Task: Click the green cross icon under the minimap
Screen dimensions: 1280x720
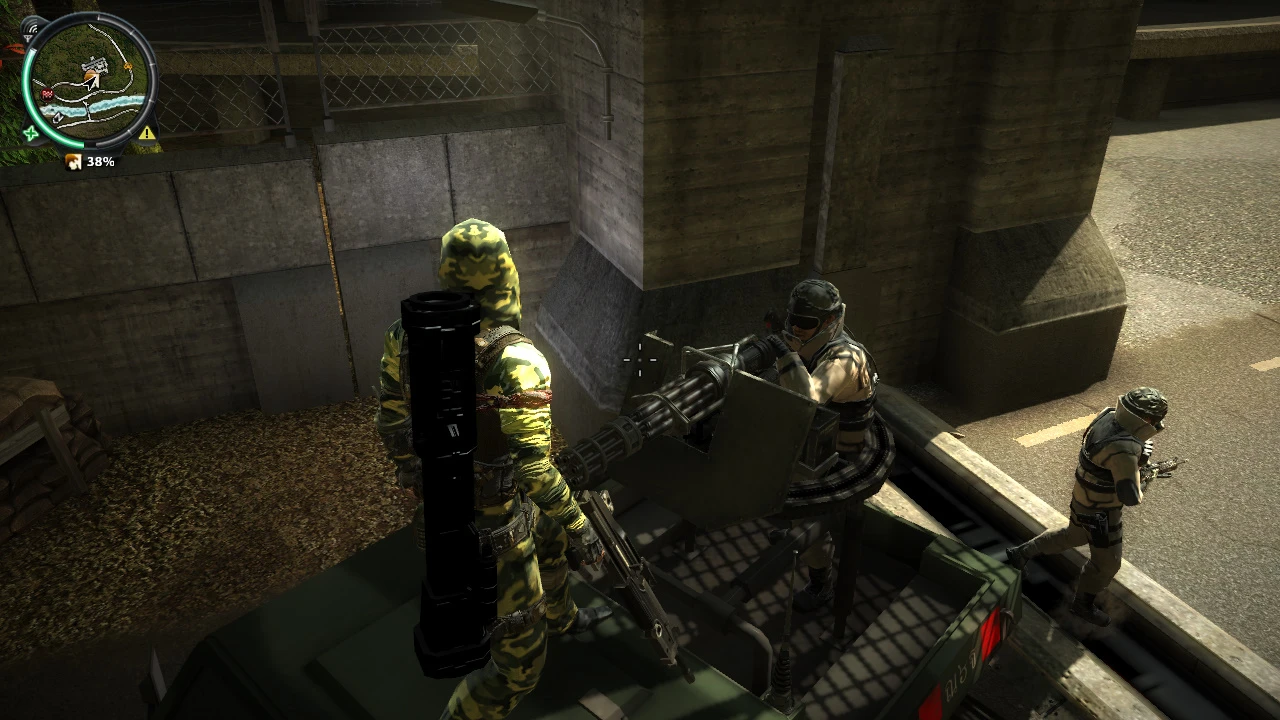Action: (31, 133)
